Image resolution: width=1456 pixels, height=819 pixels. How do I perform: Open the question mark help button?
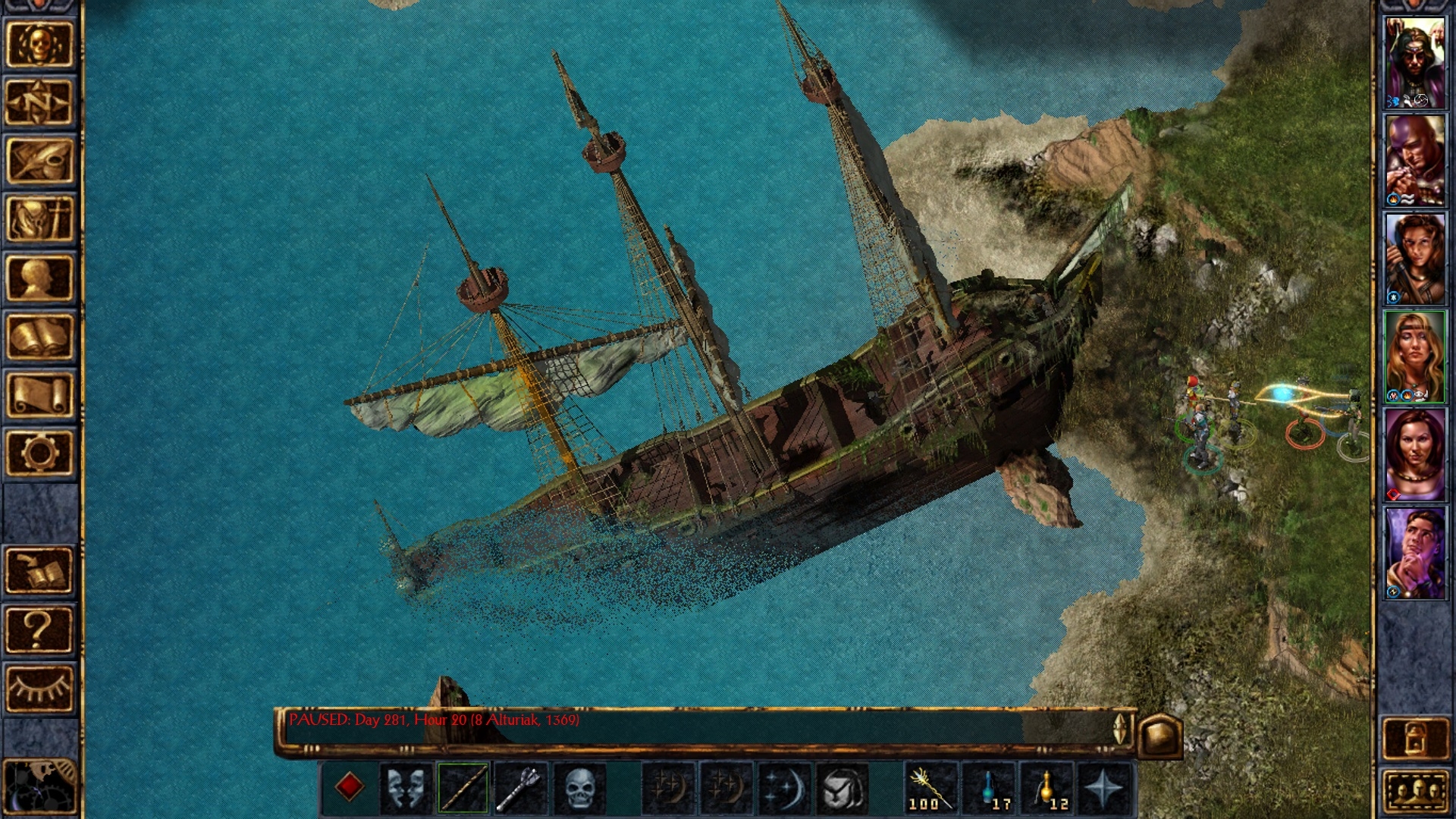tap(39, 629)
